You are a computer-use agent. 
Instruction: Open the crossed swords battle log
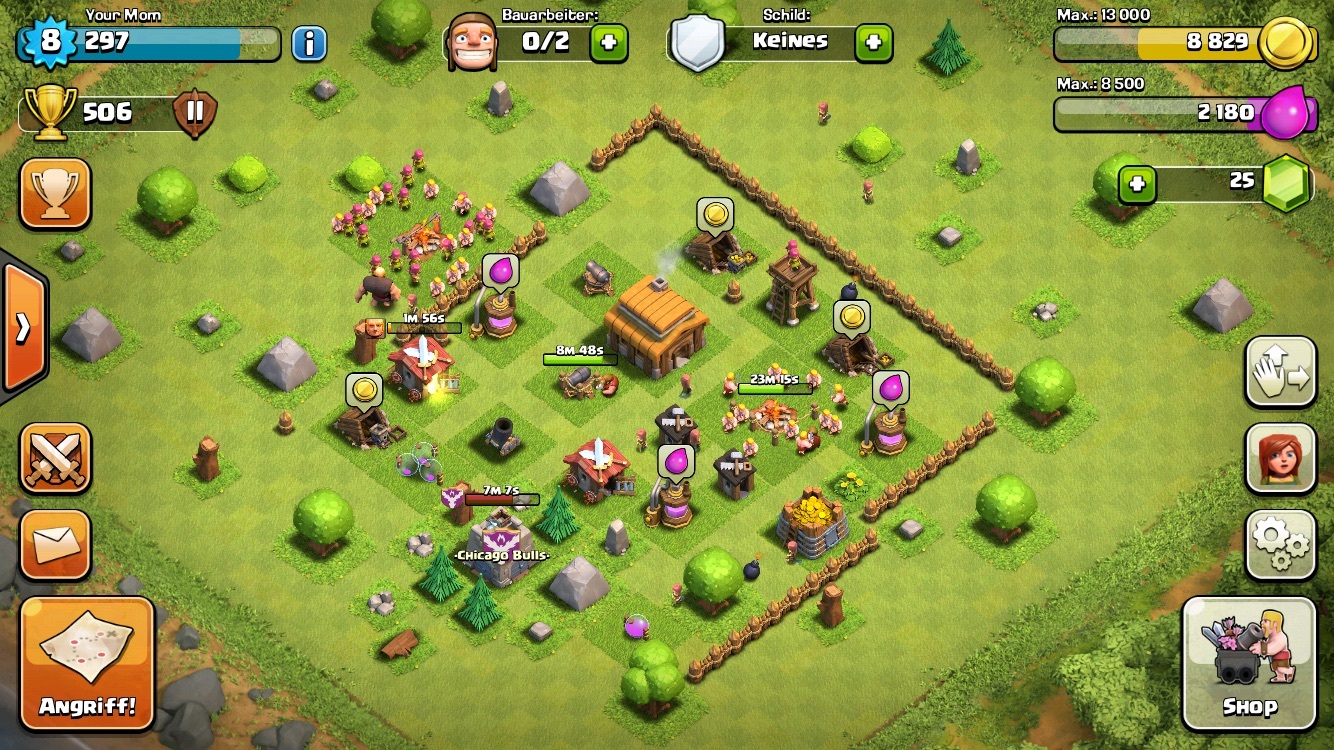(x=55, y=458)
